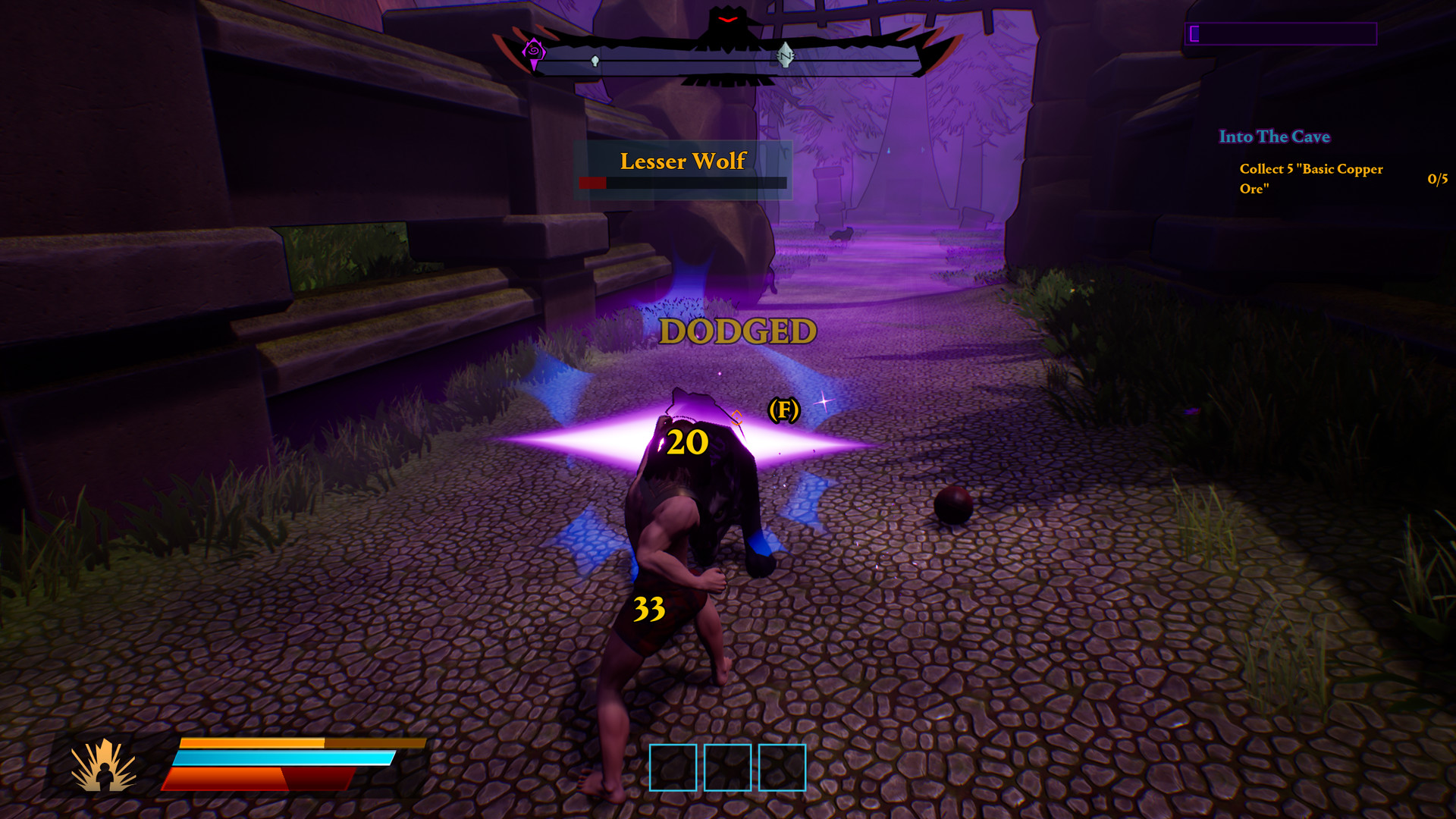This screenshot has width=1456, height=819.
Task: Select the middle empty hotbar slot
Action: (x=726, y=766)
